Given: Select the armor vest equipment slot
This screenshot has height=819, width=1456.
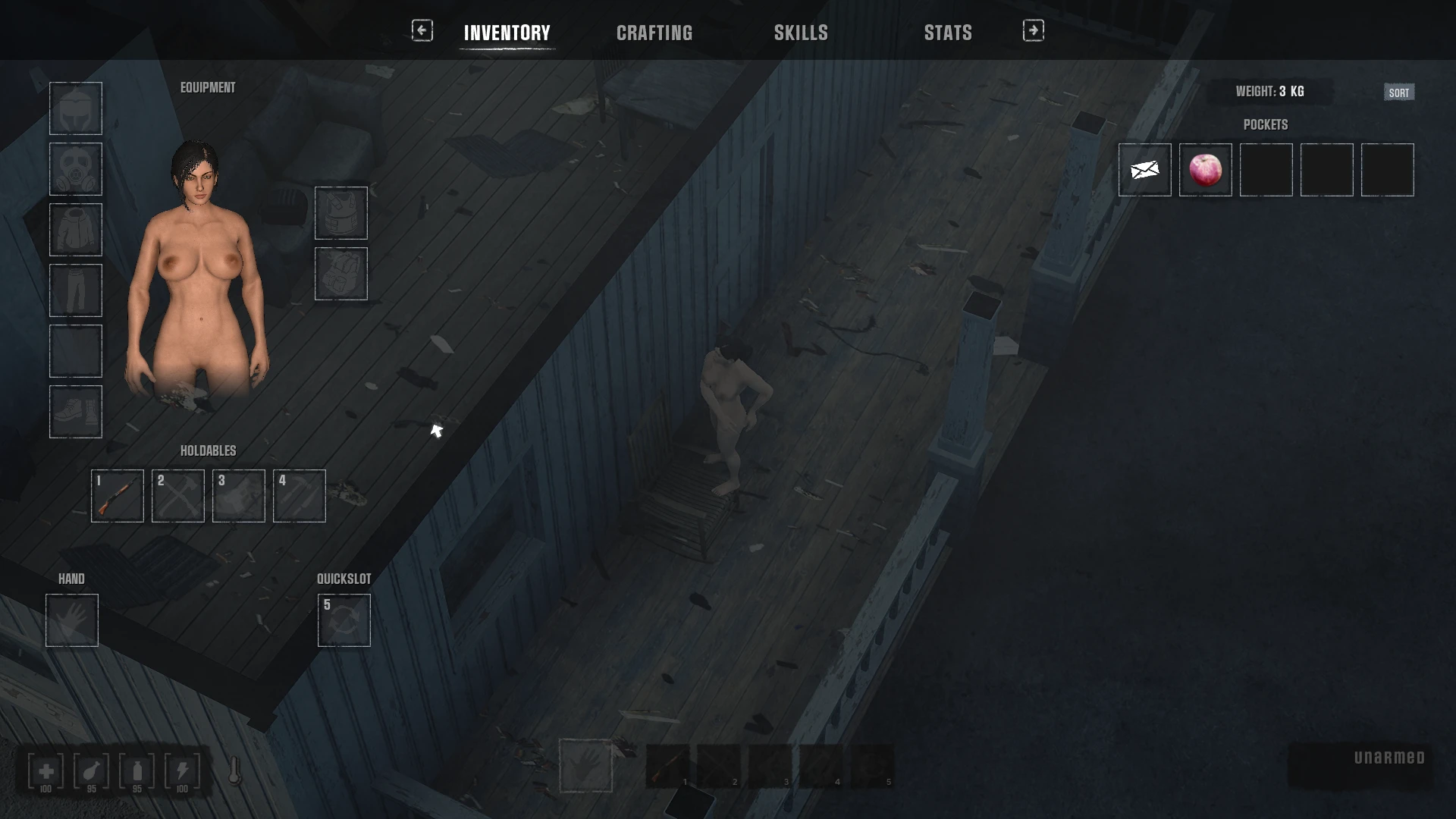Looking at the screenshot, I should [x=341, y=213].
